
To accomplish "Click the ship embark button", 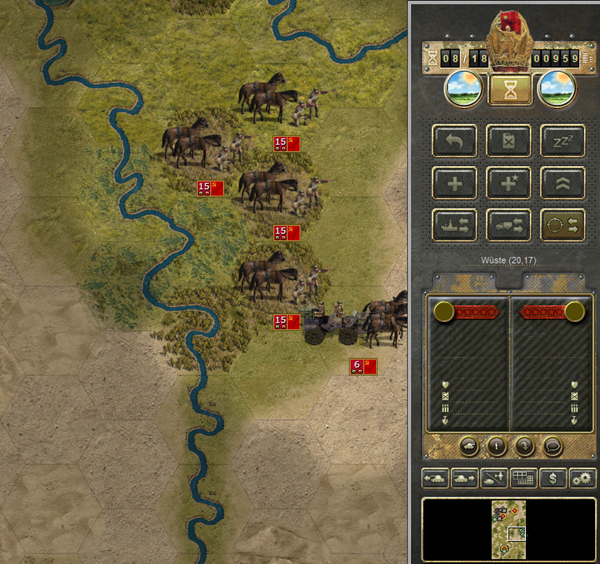I will pos(454,225).
